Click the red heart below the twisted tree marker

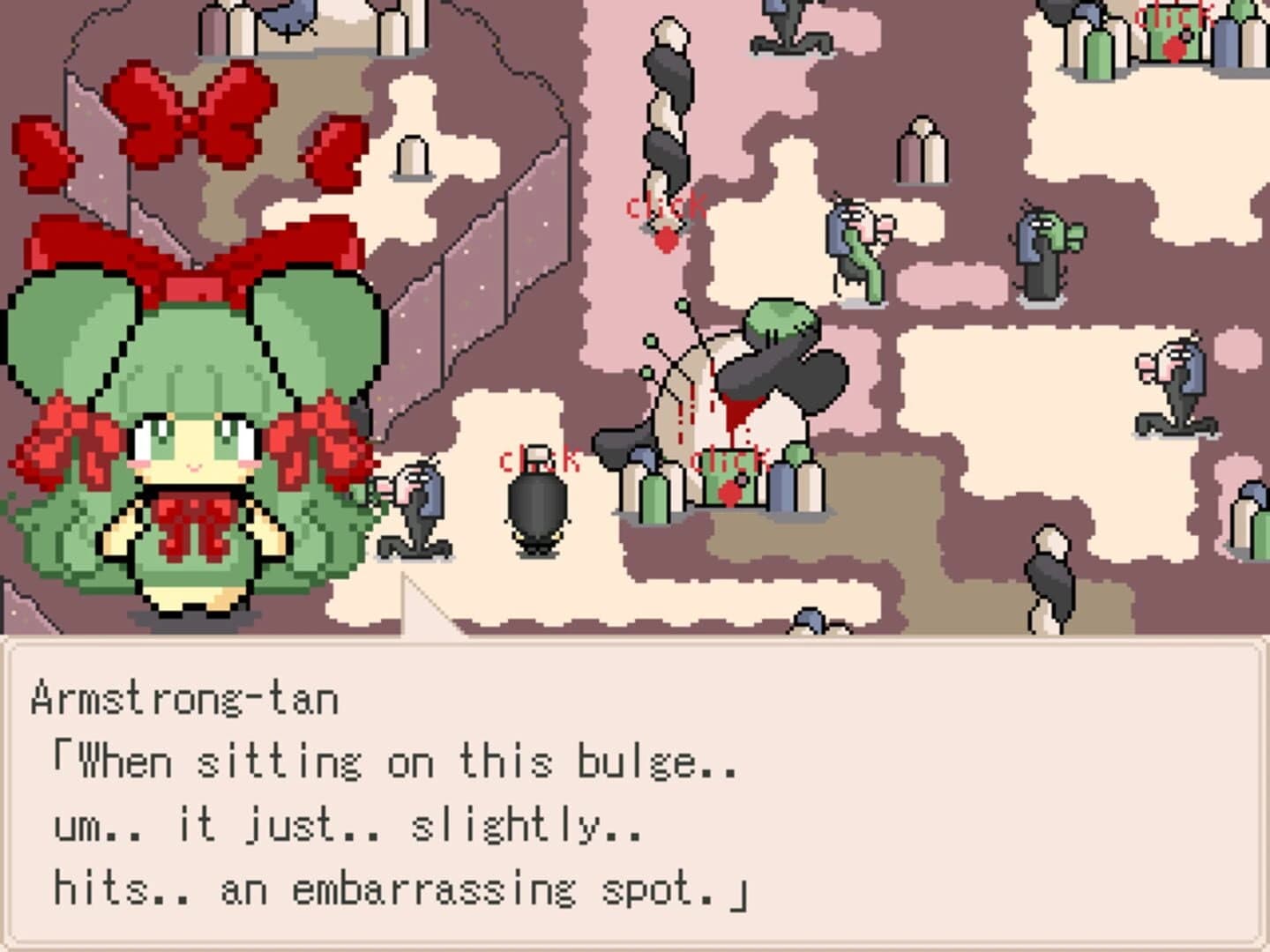(666, 240)
